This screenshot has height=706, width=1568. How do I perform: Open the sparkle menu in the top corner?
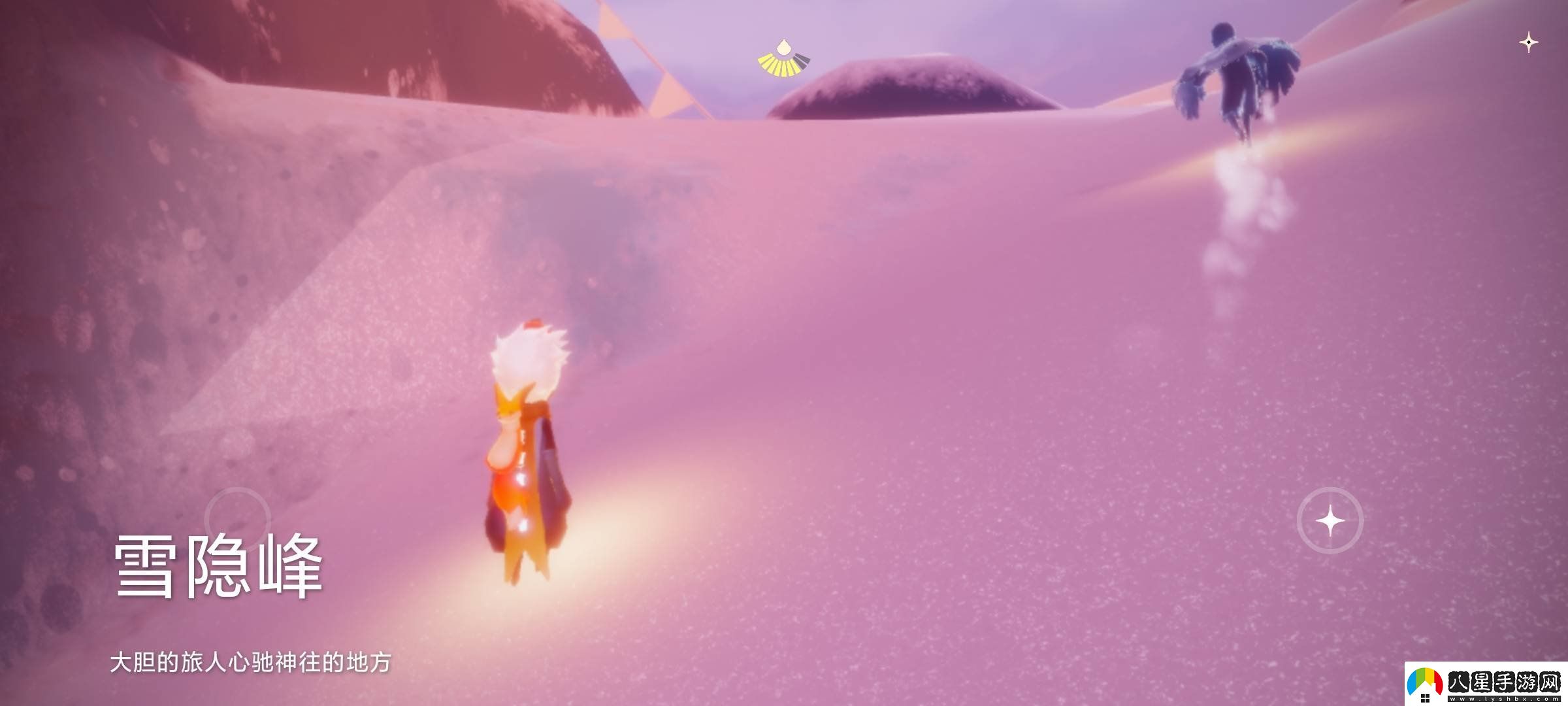pyautogui.click(x=1528, y=43)
